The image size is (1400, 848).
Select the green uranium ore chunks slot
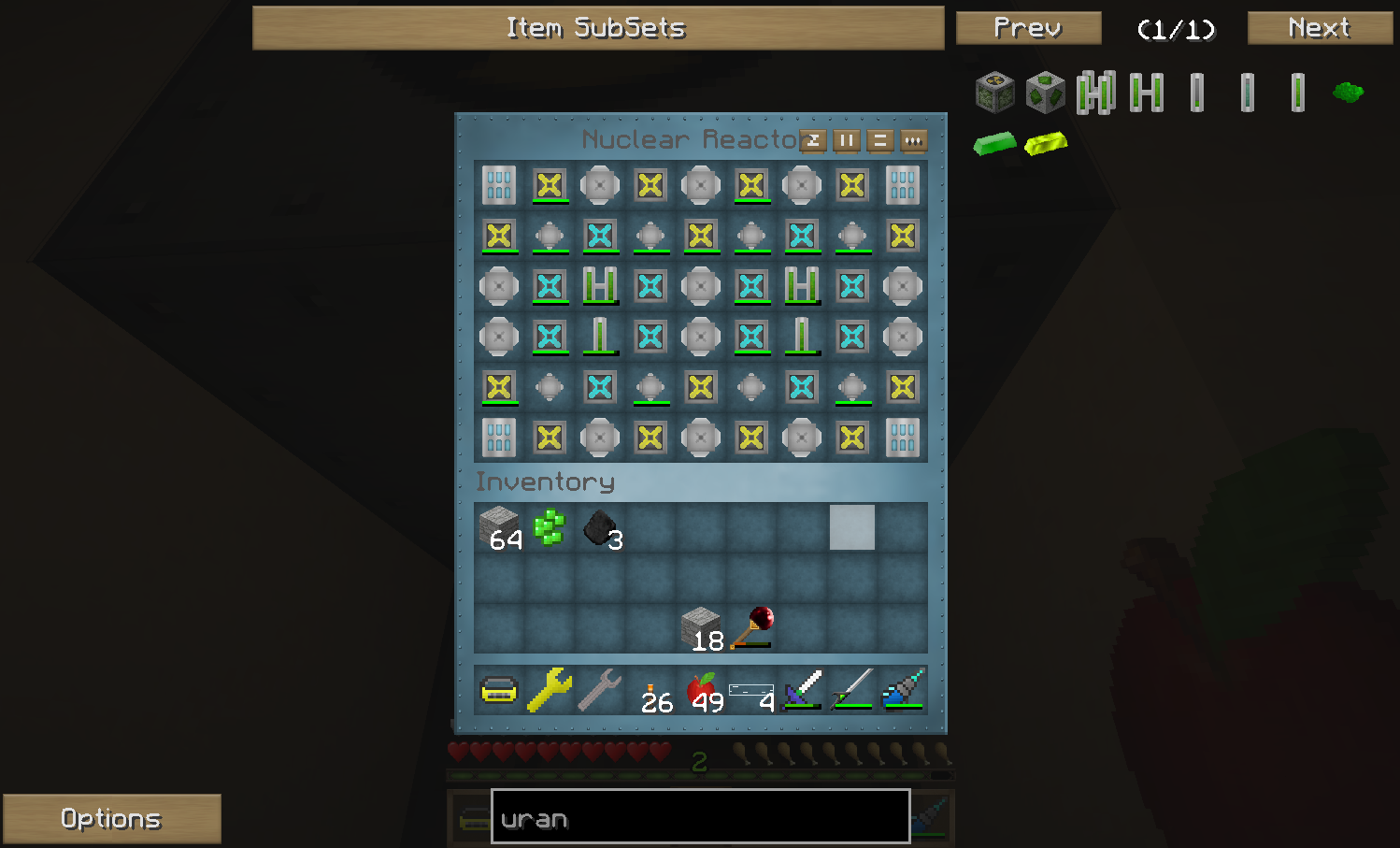click(x=550, y=528)
